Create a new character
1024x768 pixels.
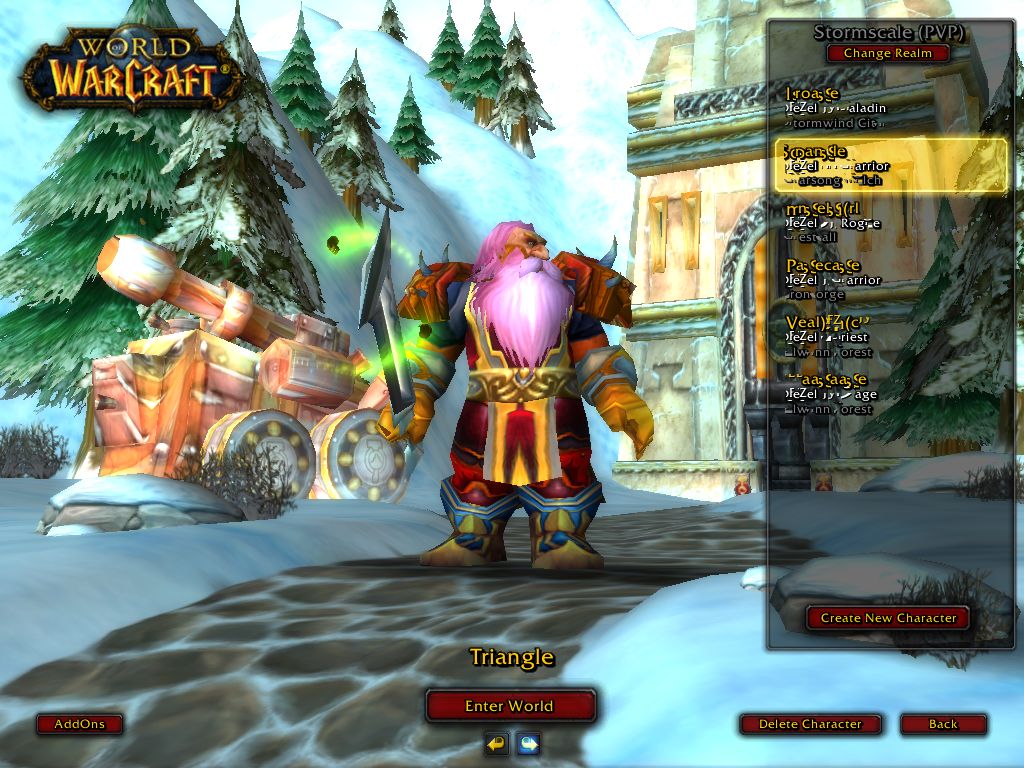(x=888, y=618)
